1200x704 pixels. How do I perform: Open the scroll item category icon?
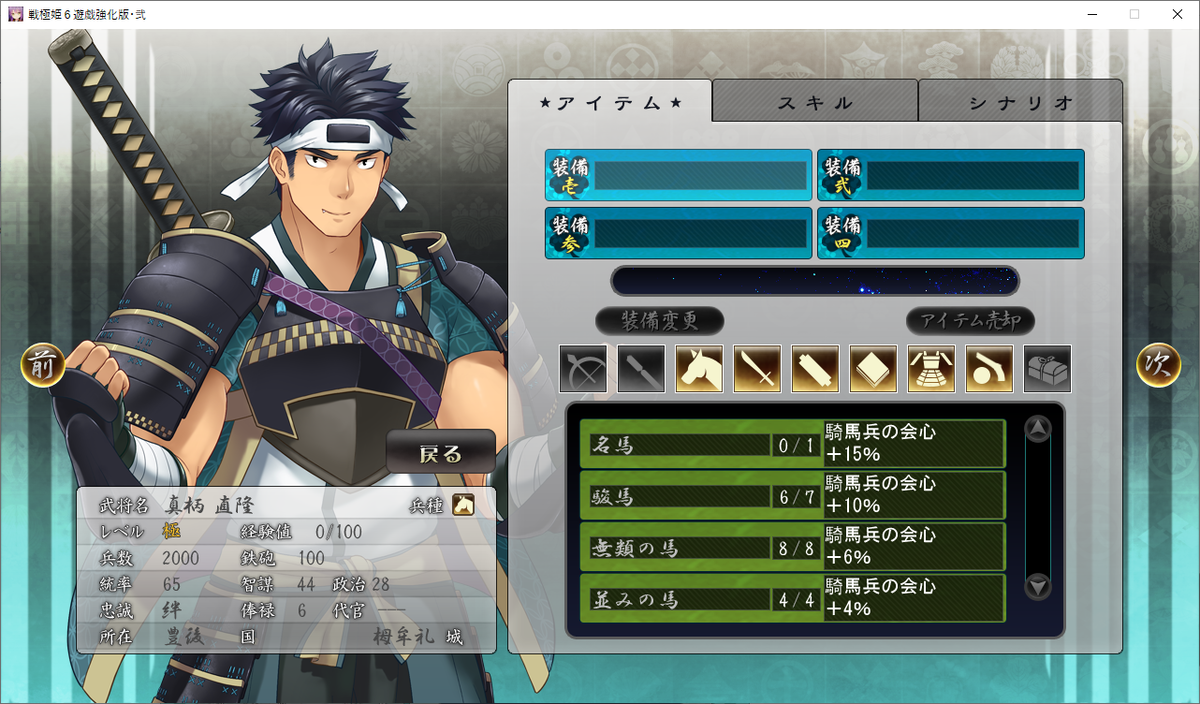tap(815, 369)
